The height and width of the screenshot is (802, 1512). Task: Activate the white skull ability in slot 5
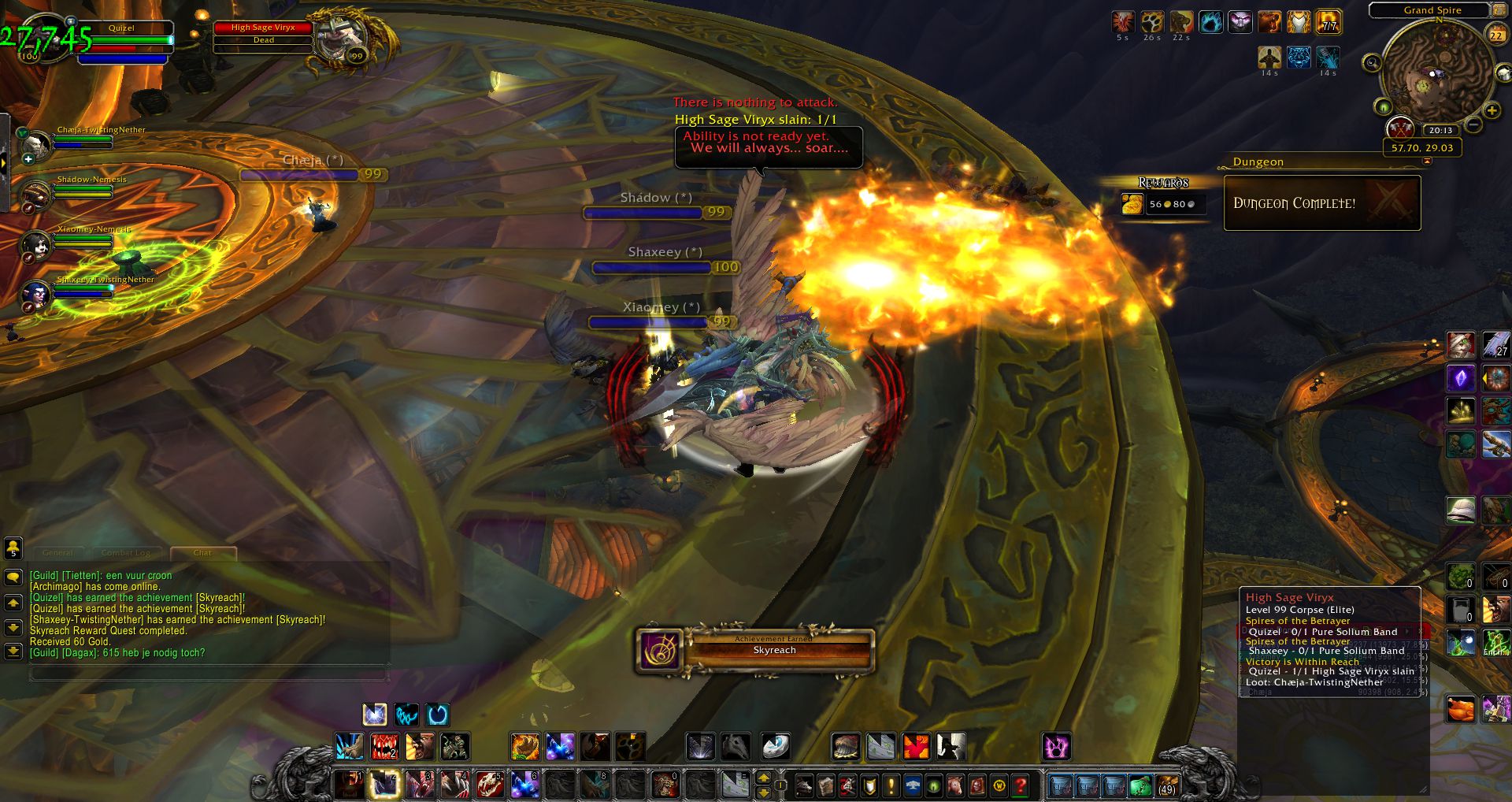pyautogui.click(x=489, y=785)
